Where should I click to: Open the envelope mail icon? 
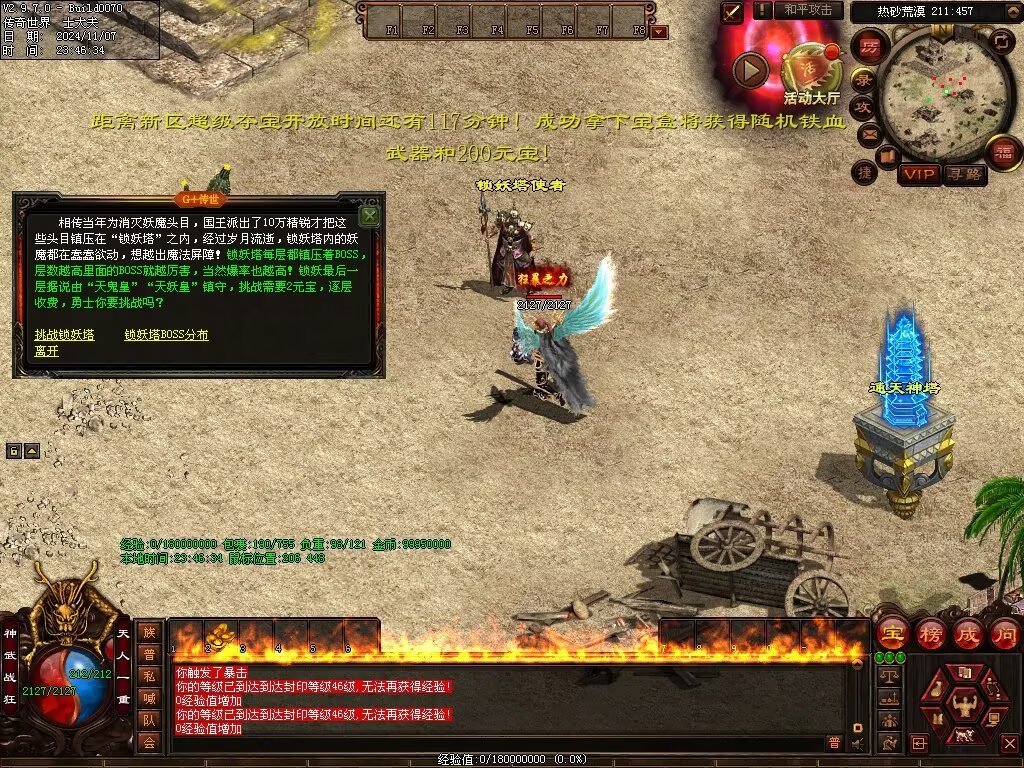(869, 133)
